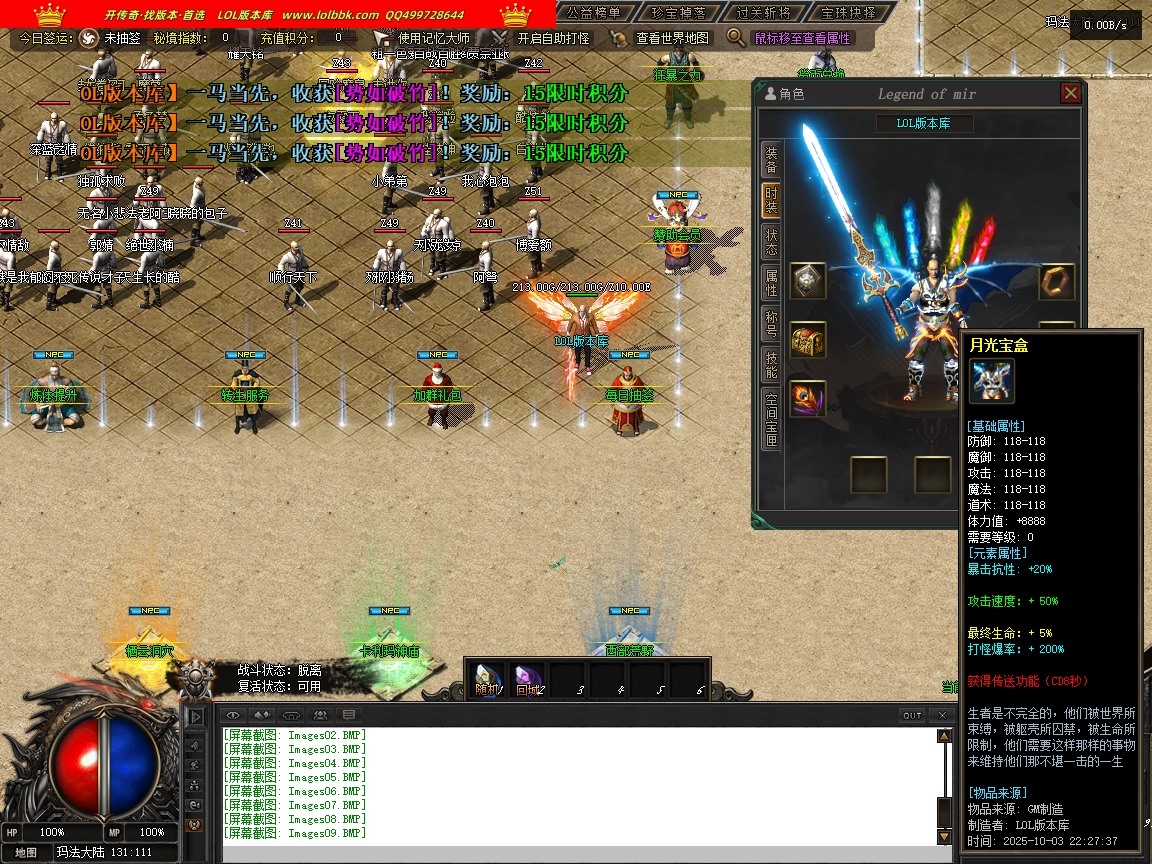Select the 时装 fashion tab
The height and width of the screenshot is (864, 1152).
click(771, 201)
